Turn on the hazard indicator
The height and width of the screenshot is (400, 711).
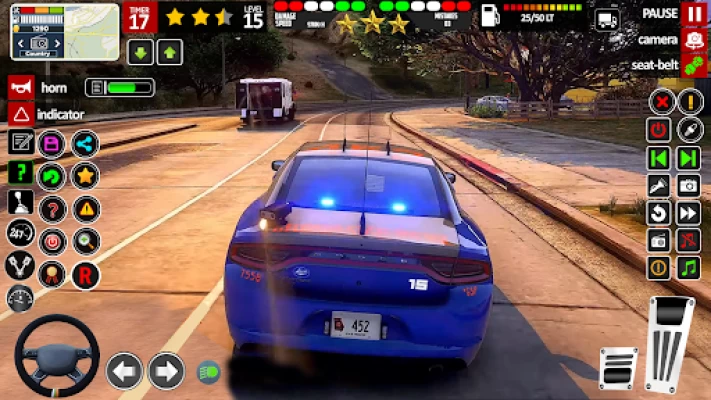[x=20, y=114]
